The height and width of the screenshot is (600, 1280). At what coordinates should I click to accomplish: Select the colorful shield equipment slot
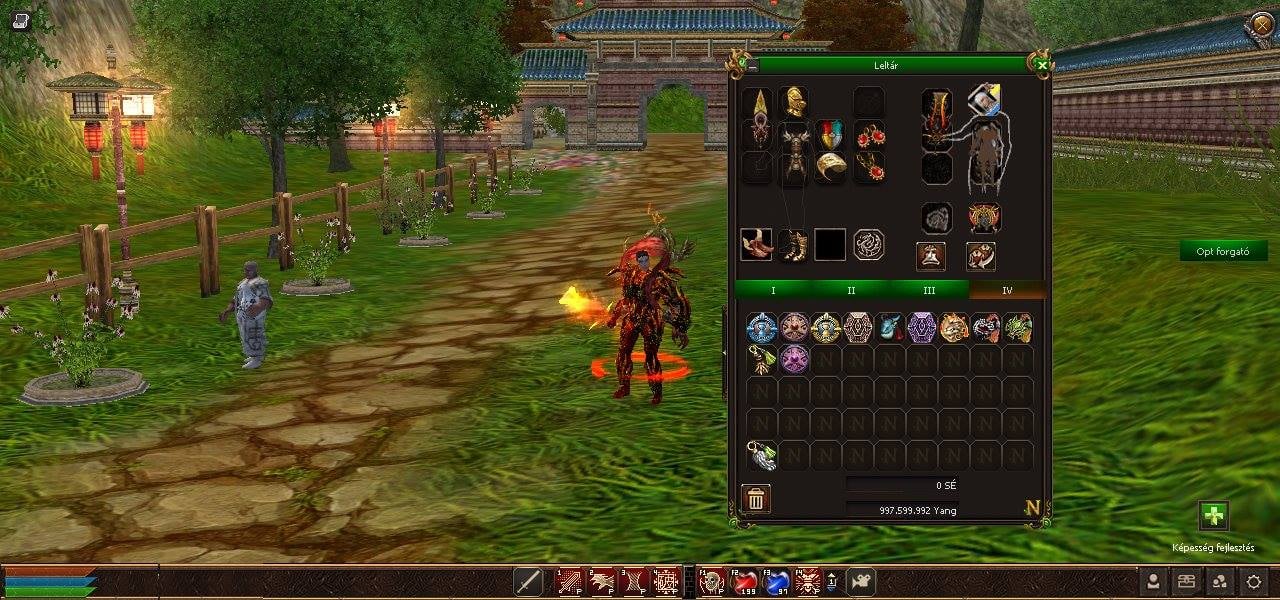point(830,135)
